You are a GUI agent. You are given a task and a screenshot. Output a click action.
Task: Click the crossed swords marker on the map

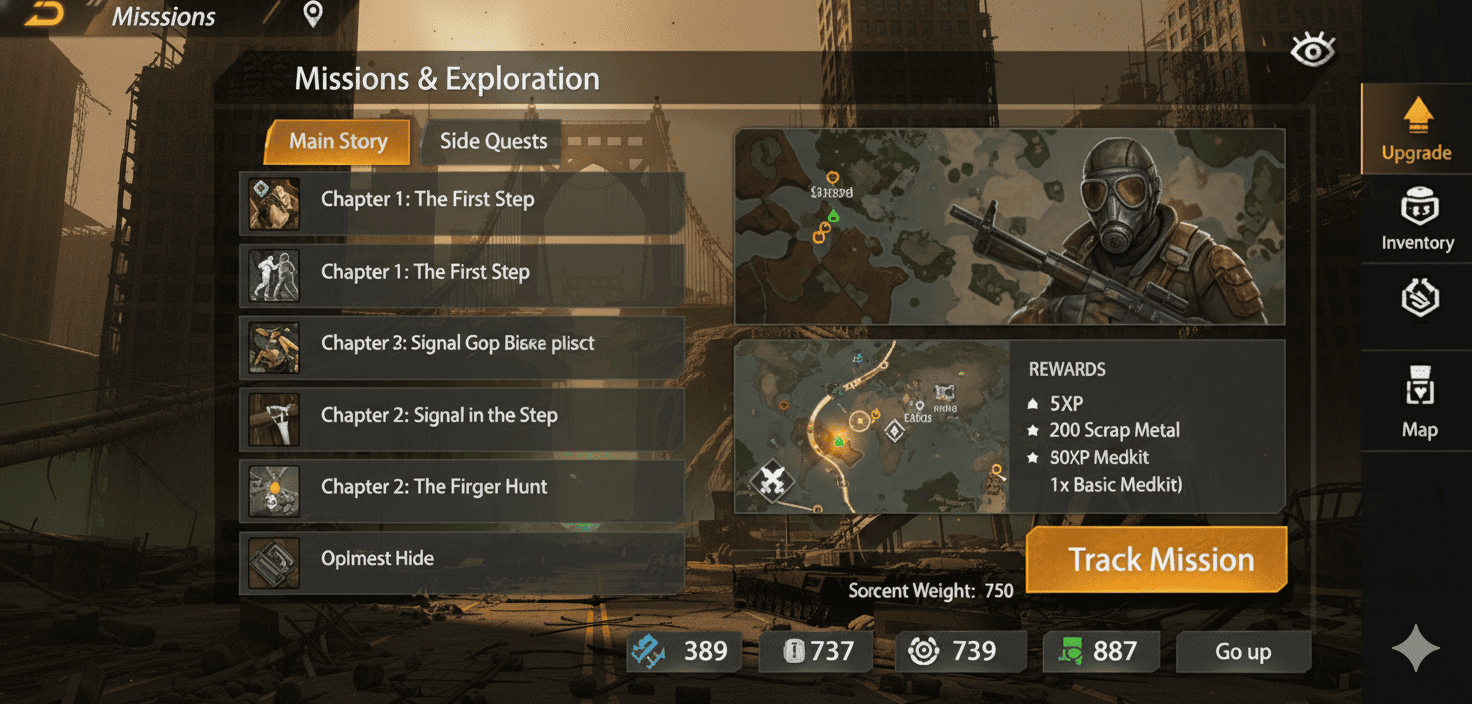click(x=771, y=483)
